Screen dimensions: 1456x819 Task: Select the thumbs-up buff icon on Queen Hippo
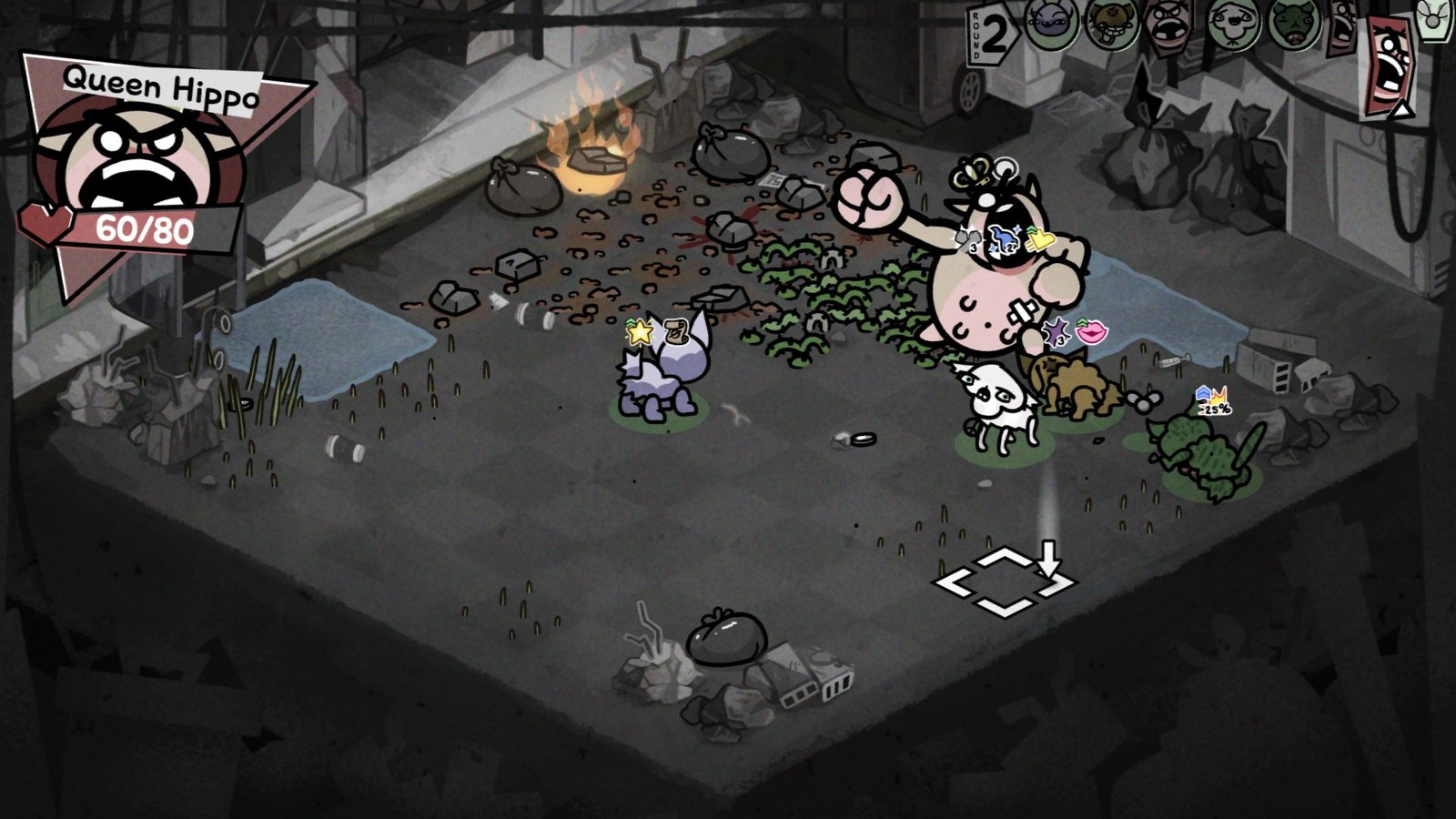[x=1040, y=238]
